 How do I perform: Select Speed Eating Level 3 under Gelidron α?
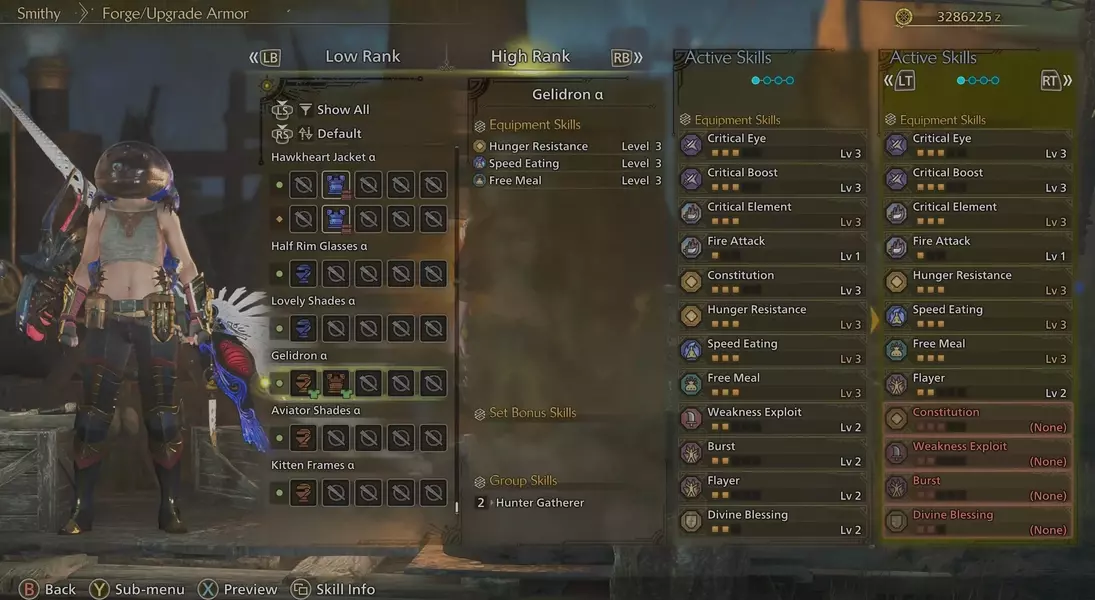click(567, 164)
